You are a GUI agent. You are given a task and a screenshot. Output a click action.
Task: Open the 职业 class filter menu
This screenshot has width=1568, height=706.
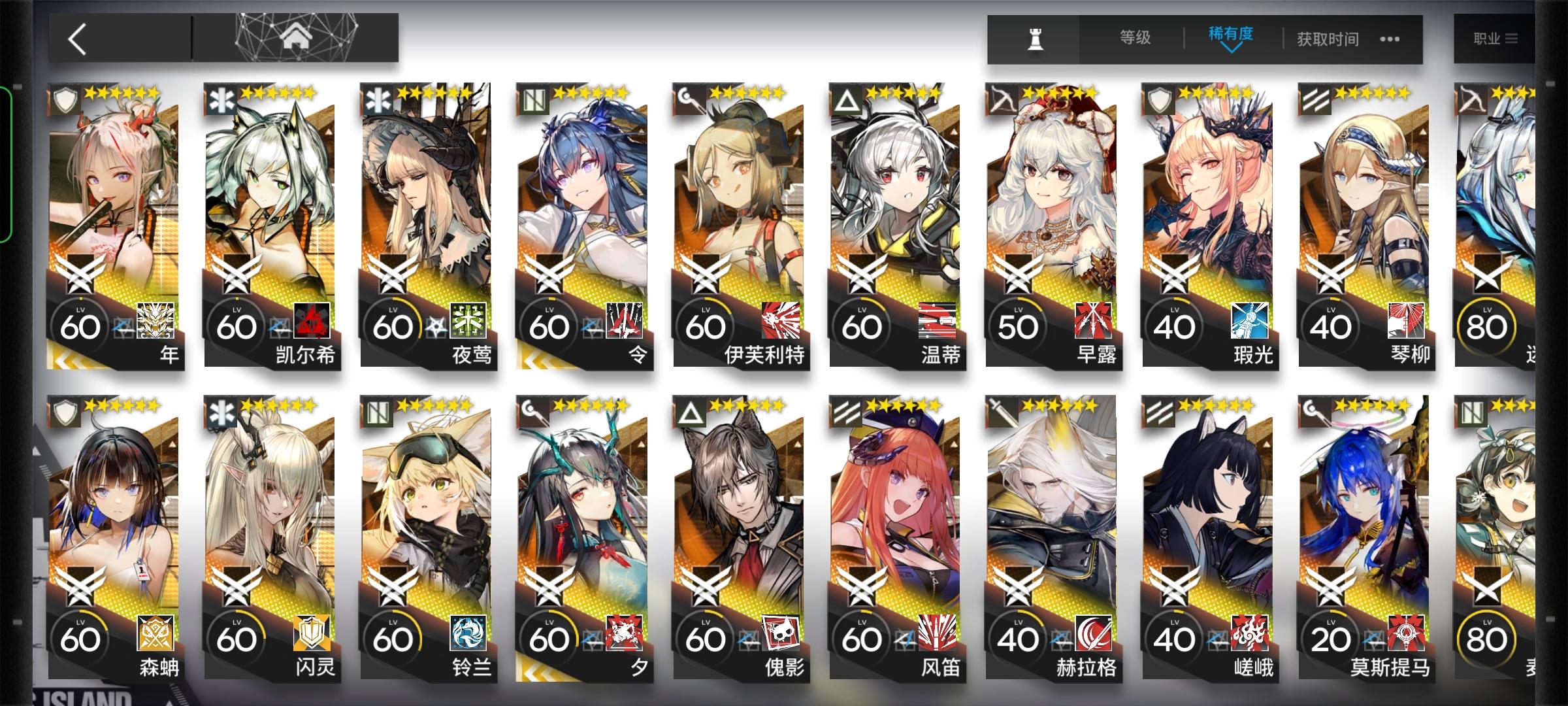(x=1496, y=37)
